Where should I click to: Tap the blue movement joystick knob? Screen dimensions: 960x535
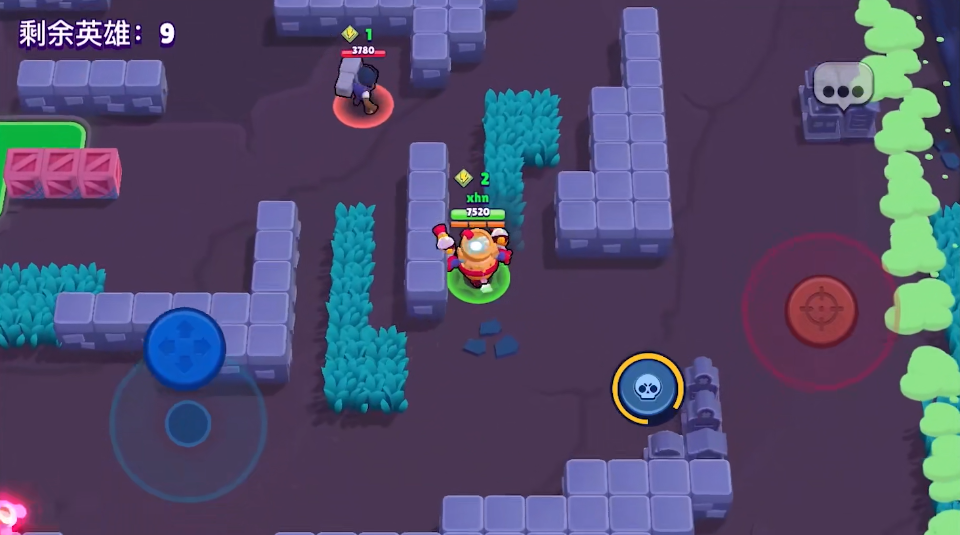185,347
